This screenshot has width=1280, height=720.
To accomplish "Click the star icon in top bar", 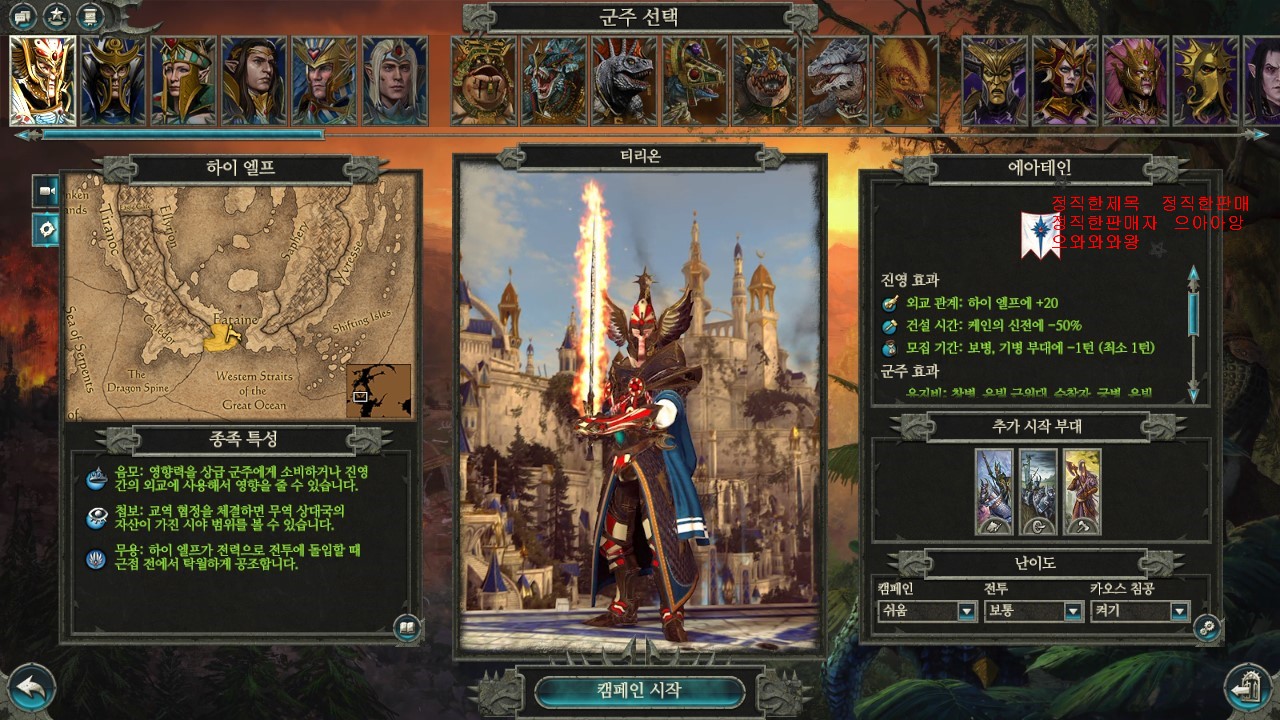I will pos(57,16).
